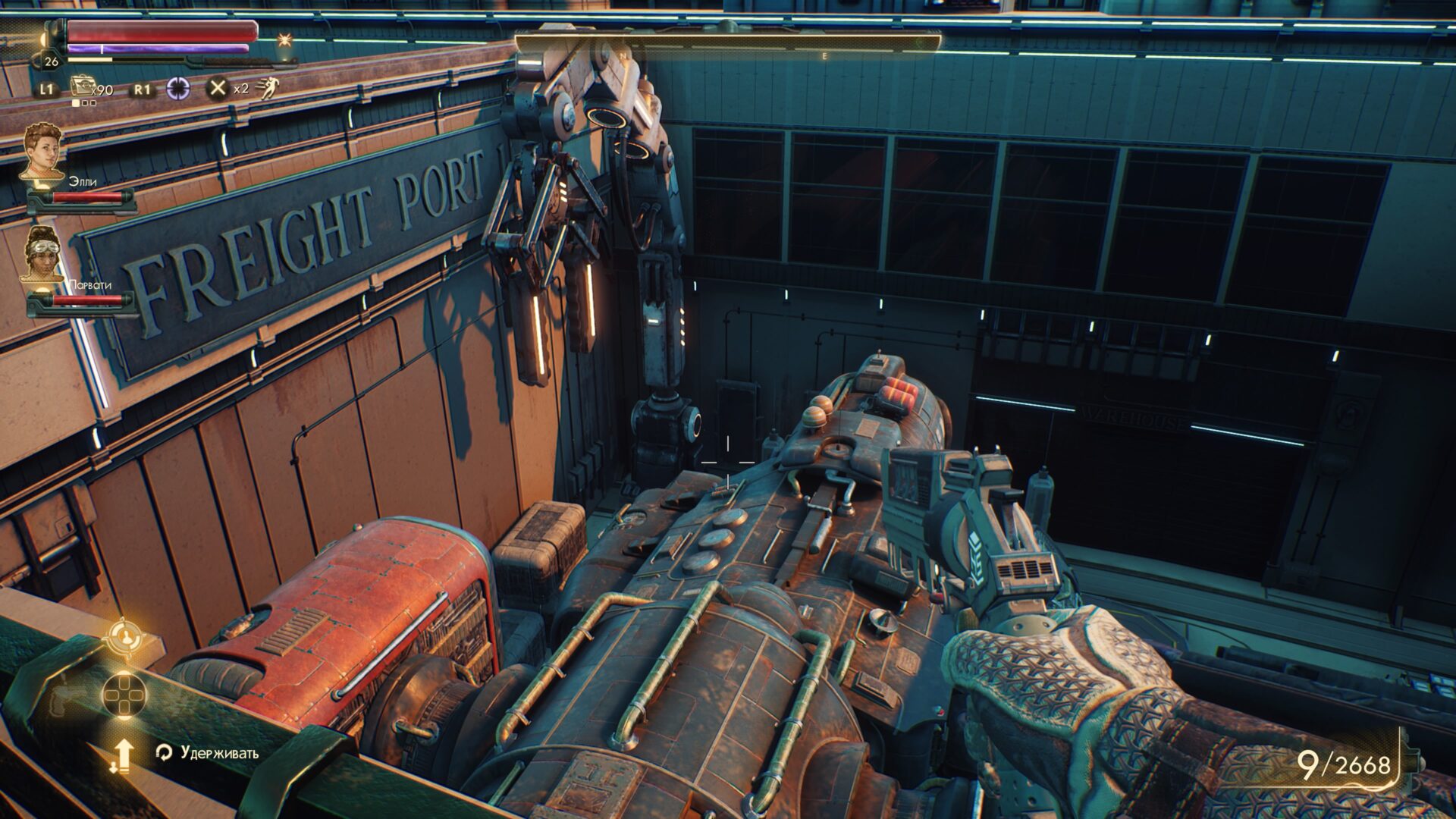Click the running figure dodge icon
The image size is (1456, 819).
267,89
